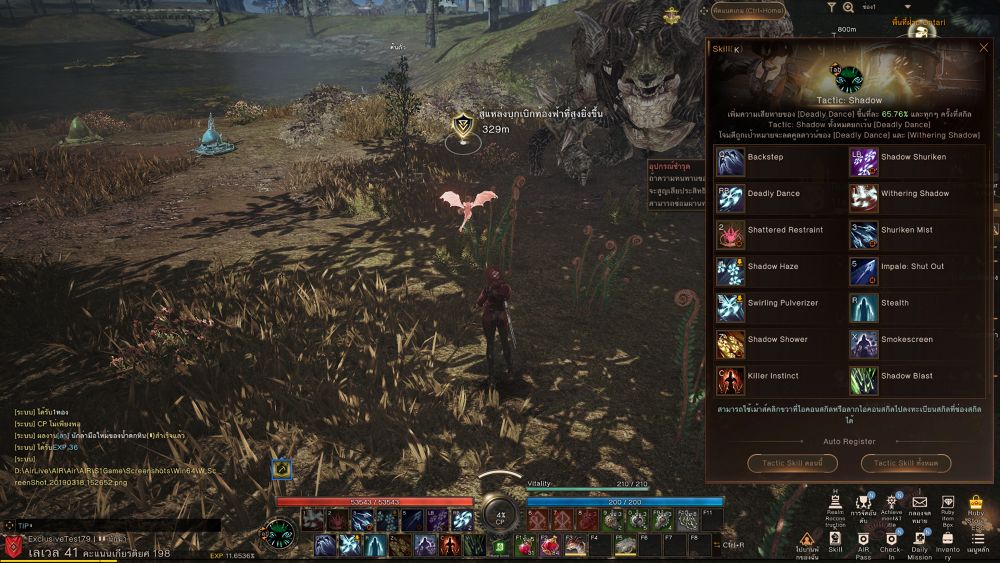This screenshot has height=563, width=1000.
Task: Click the Tactic: Shadow emblem in Skill panel
Action: point(849,78)
